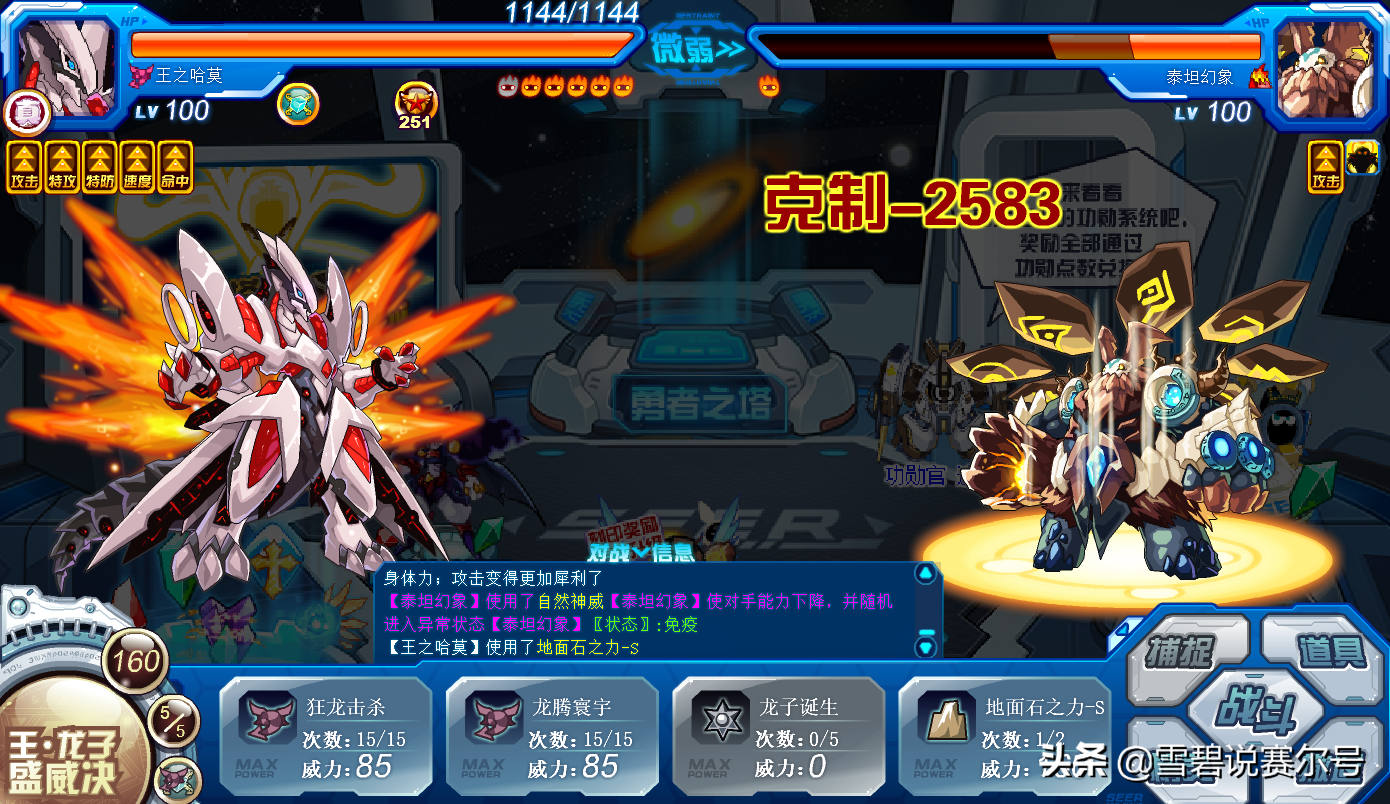Select the 龙腾寰宇 skill card

[x=552, y=735]
